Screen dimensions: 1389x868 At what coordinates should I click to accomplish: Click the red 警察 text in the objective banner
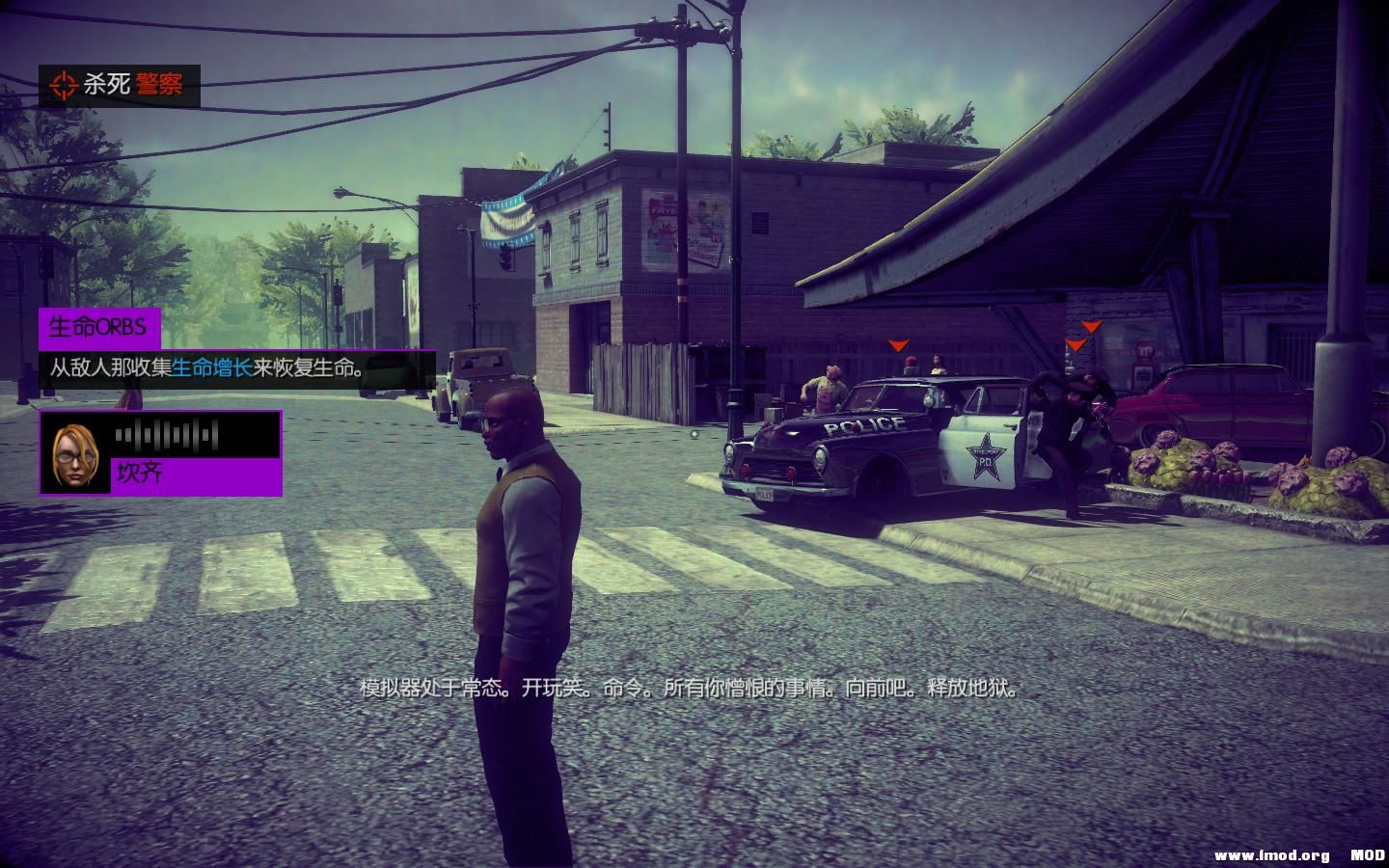pyautogui.click(x=160, y=84)
